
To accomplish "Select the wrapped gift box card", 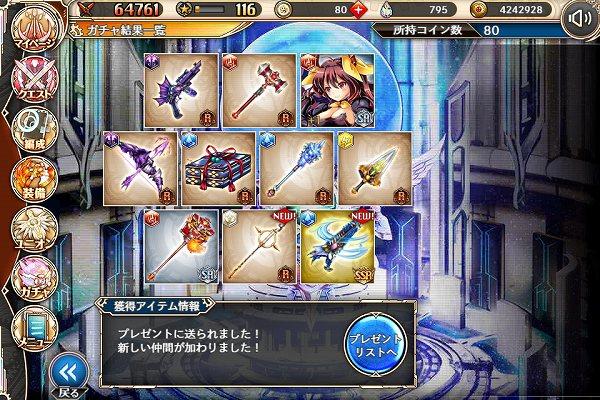I will 220,167.
